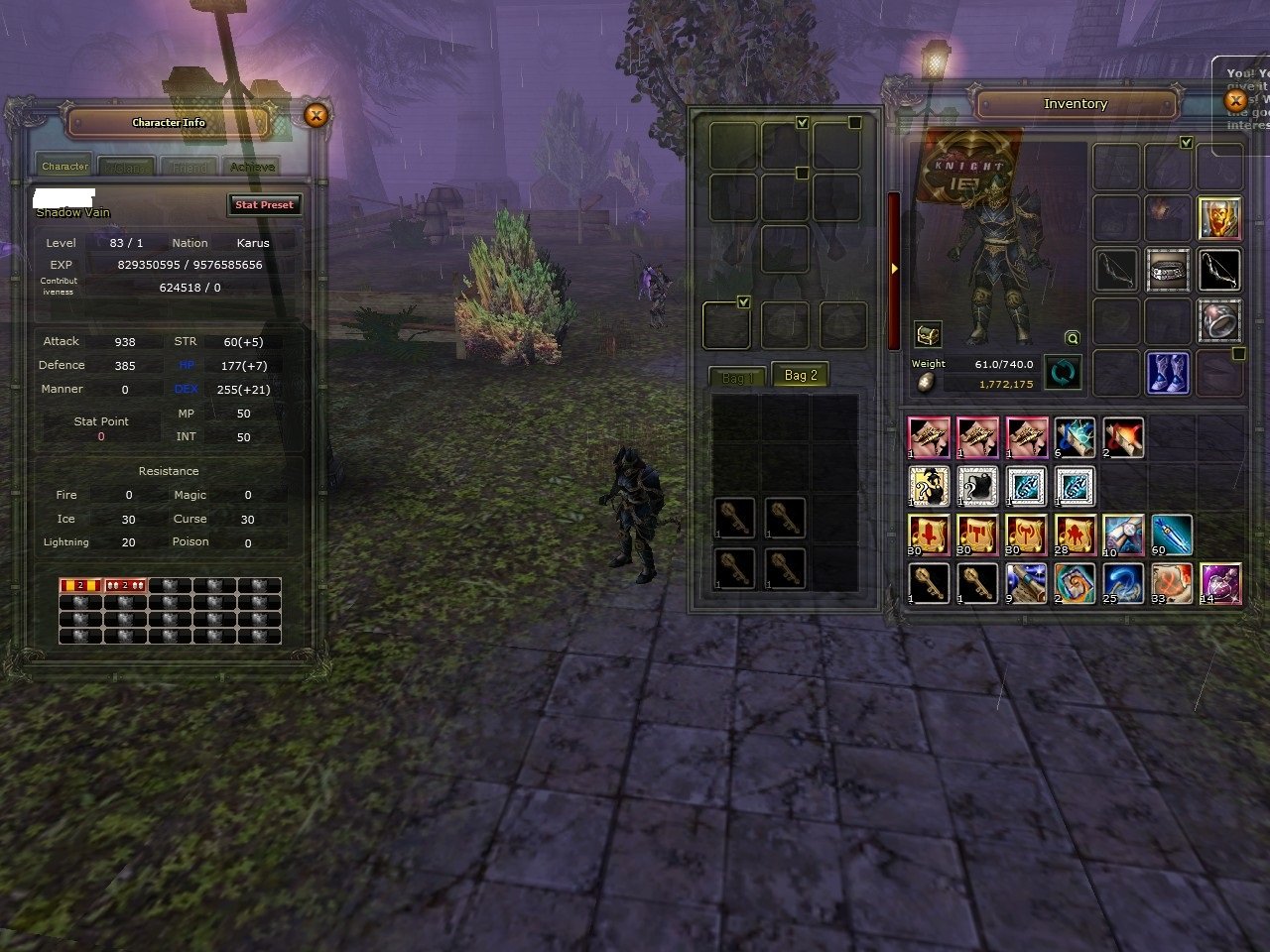The height and width of the screenshot is (952, 1270).
Task: Open the treasure chest icon under character
Action: point(928,334)
